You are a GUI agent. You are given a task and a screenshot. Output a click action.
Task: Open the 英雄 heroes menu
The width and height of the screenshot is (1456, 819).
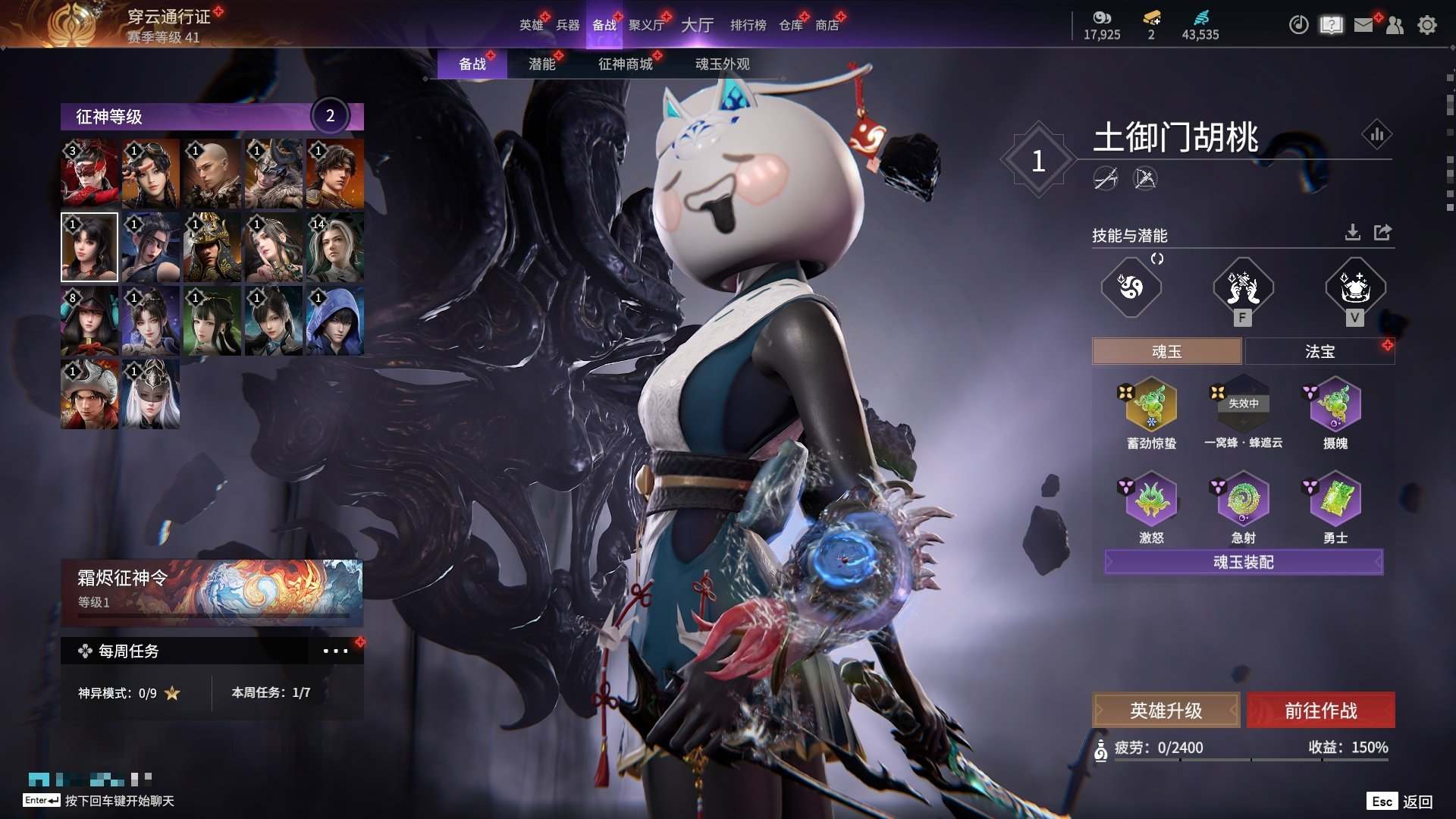point(531,25)
